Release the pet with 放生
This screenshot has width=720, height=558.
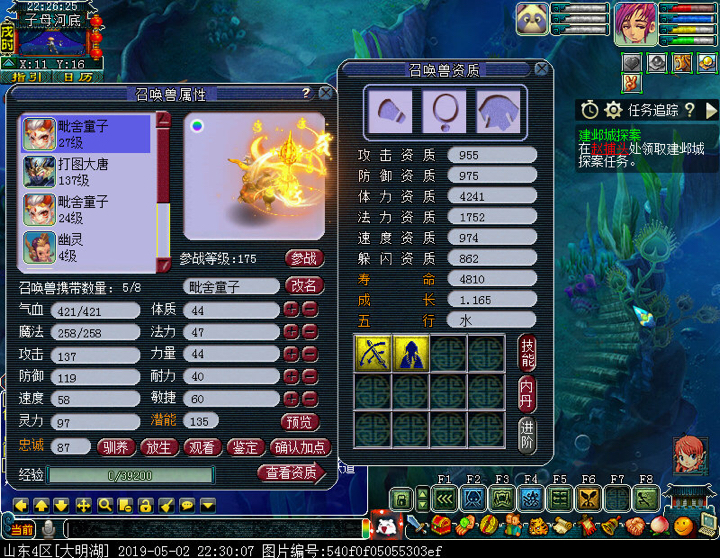pos(160,447)
